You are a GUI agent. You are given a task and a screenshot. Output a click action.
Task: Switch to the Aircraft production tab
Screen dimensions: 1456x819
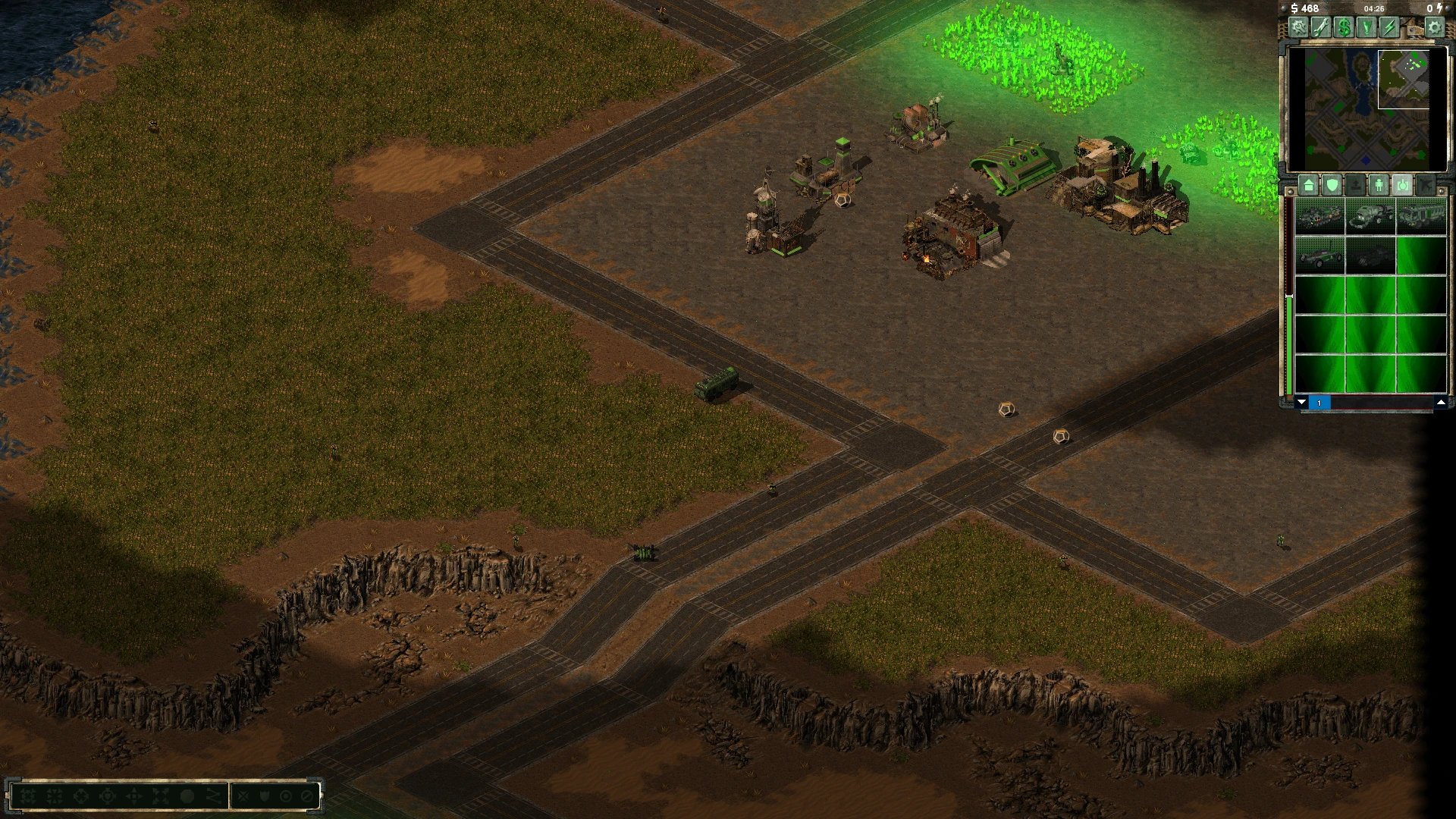coord(1426,184)
